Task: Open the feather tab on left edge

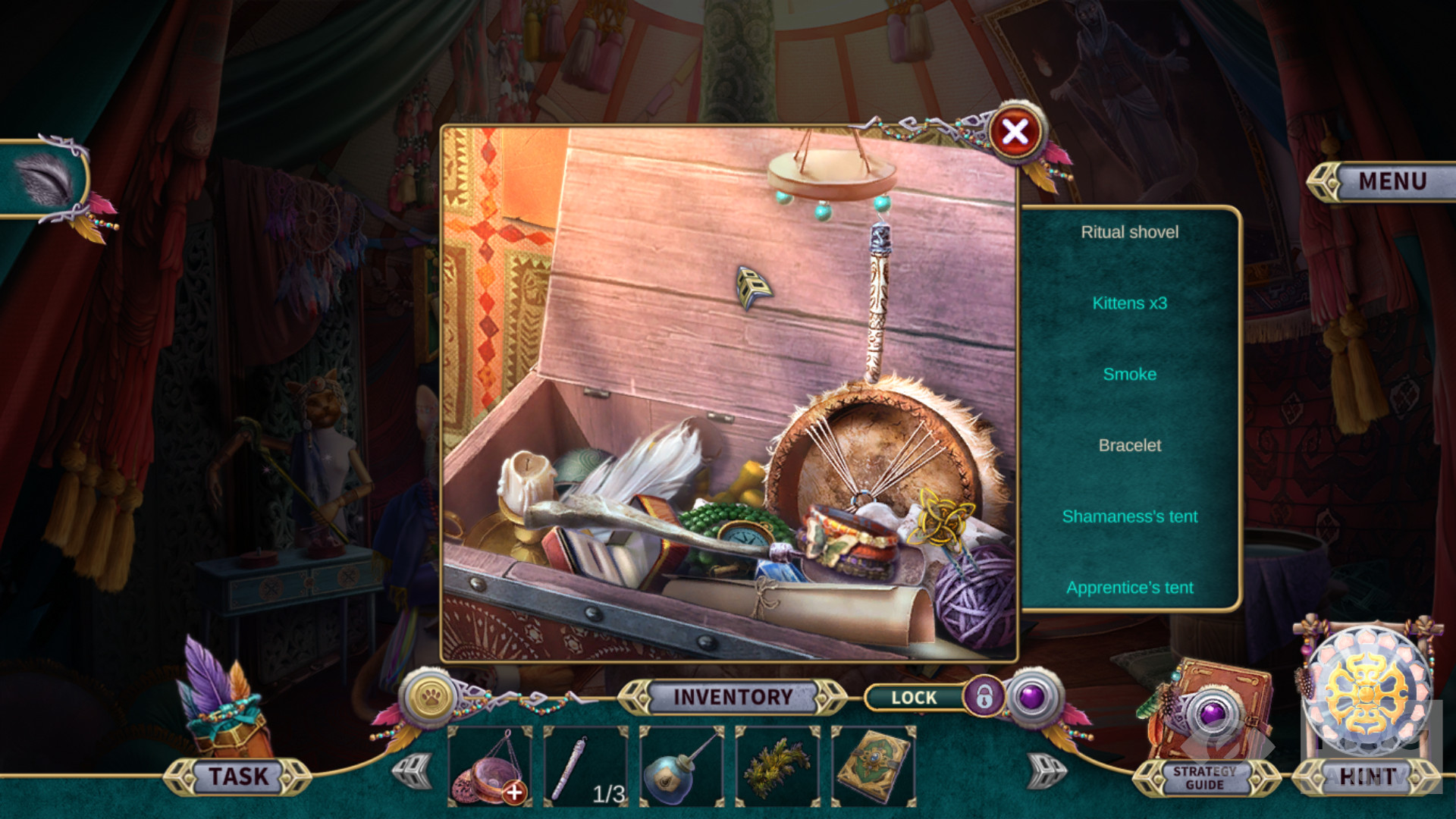Action: 47,180
